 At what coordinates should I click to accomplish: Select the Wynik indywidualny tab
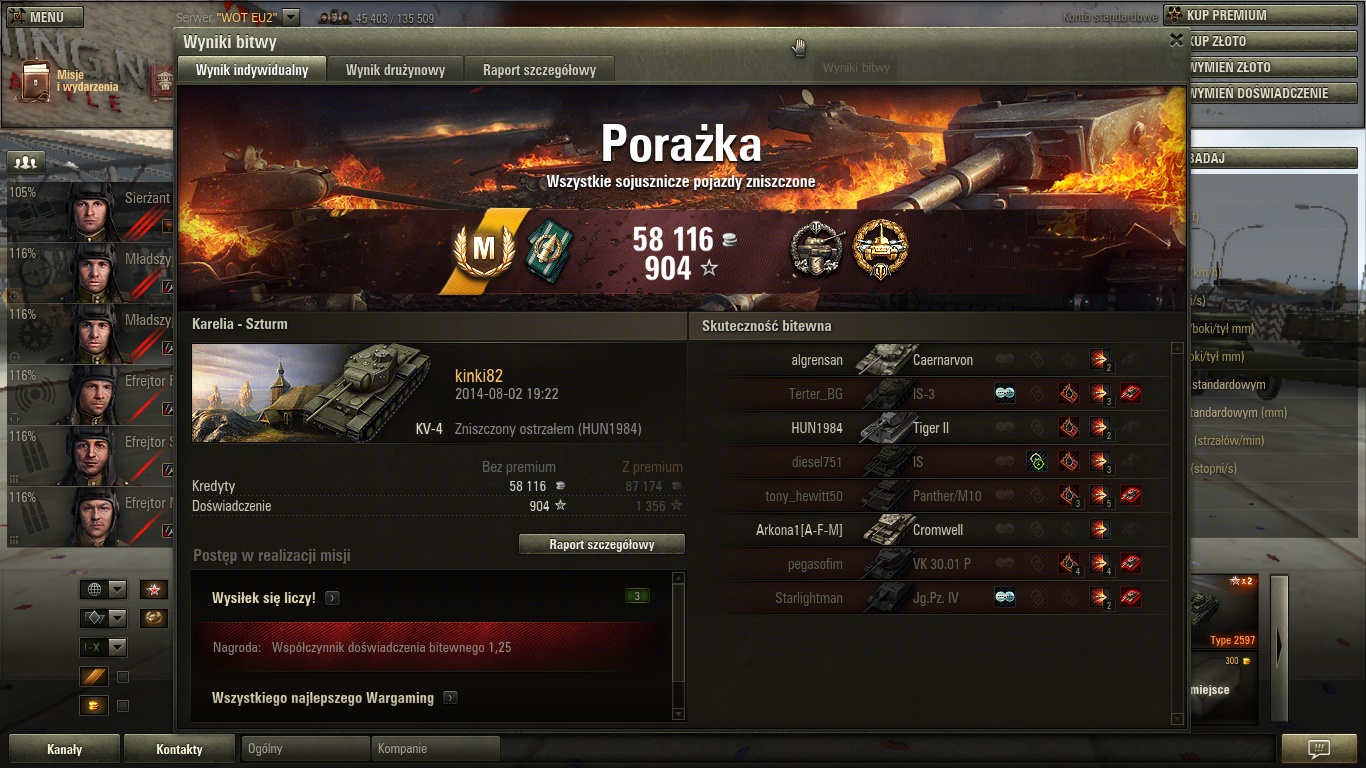click(x=252, y=70)
